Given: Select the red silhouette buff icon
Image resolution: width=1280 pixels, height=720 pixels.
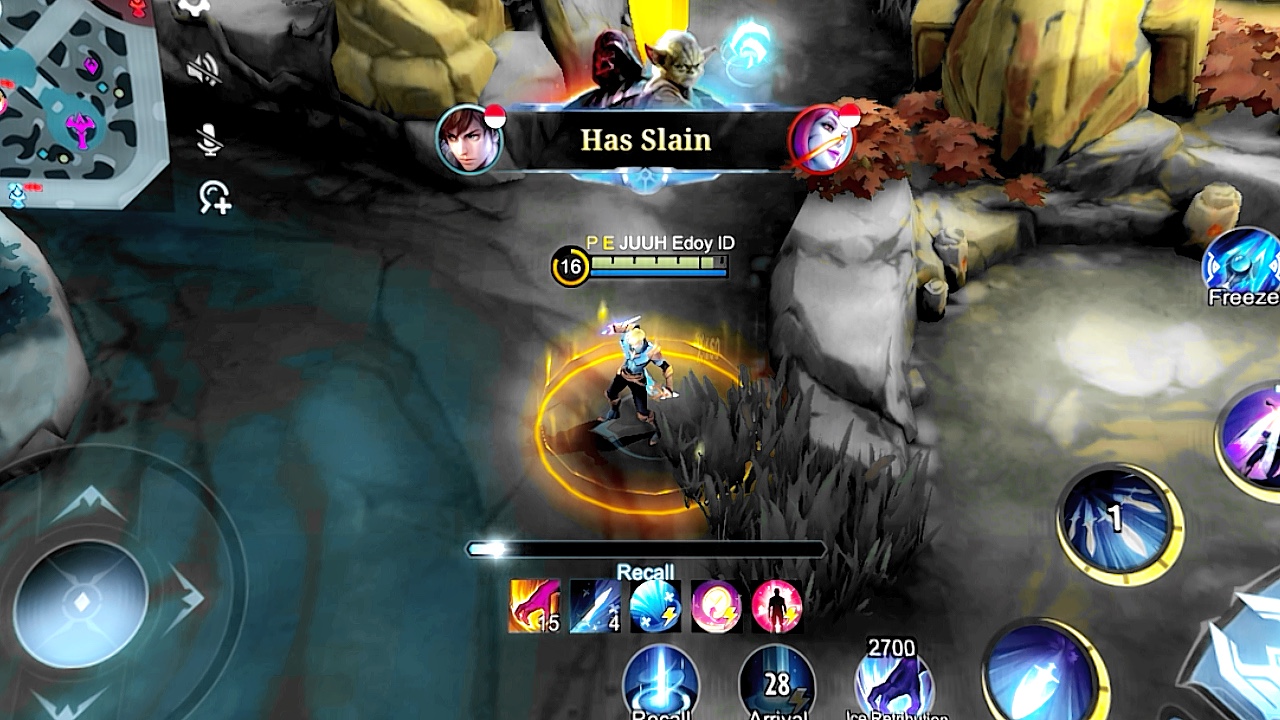Looking at the screenshot, I should [x=776, y=606].
